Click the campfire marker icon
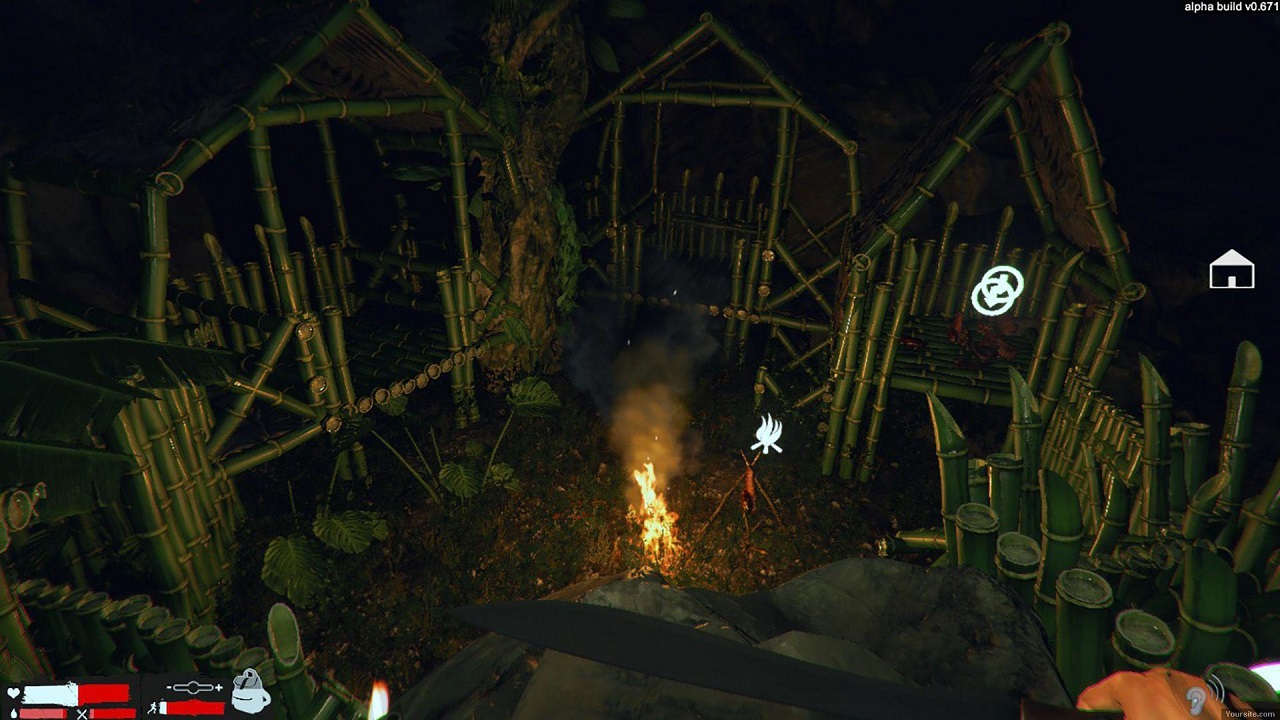 point(767,435)
